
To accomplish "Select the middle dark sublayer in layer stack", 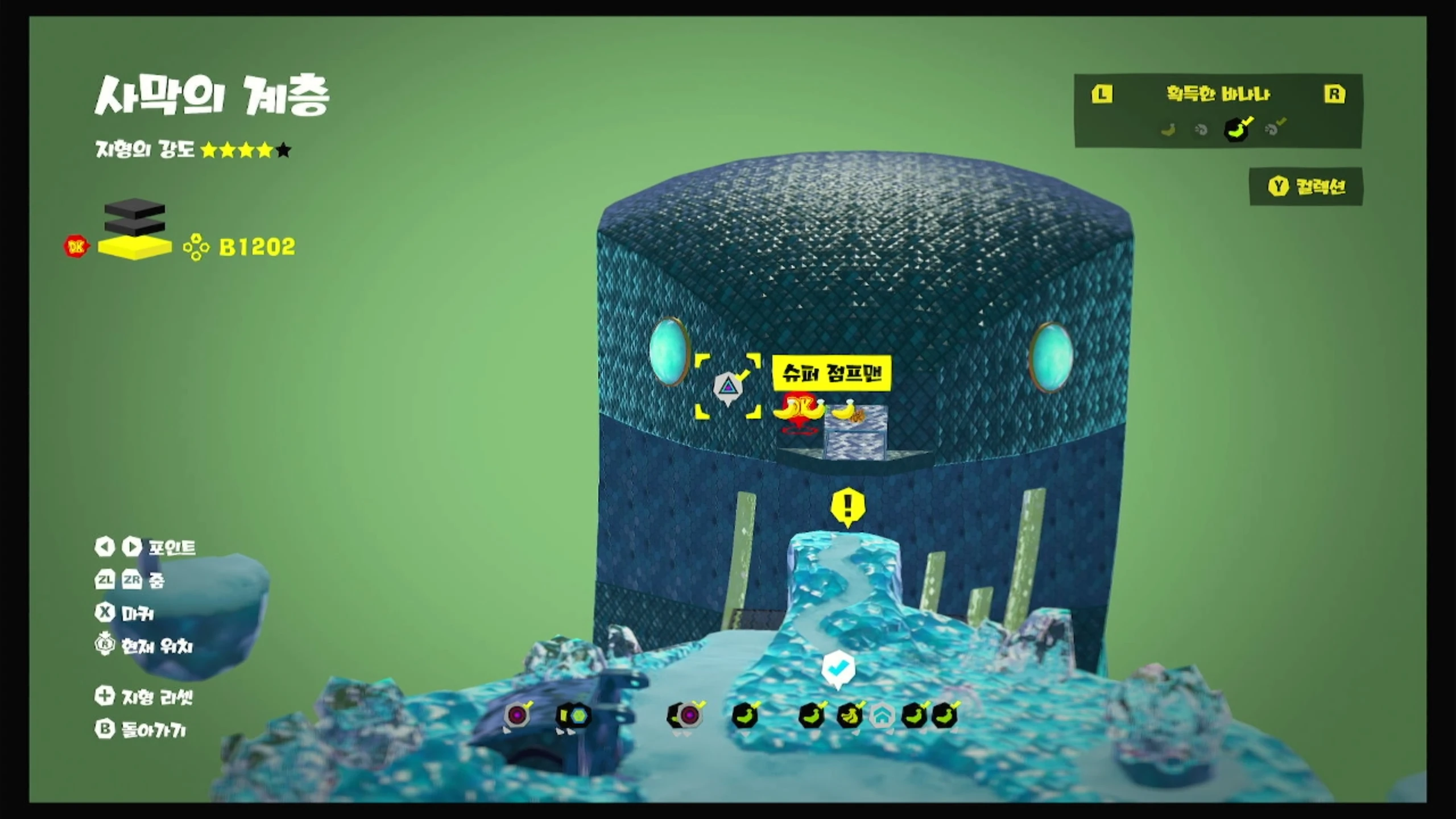I will (x=135, y=226).
